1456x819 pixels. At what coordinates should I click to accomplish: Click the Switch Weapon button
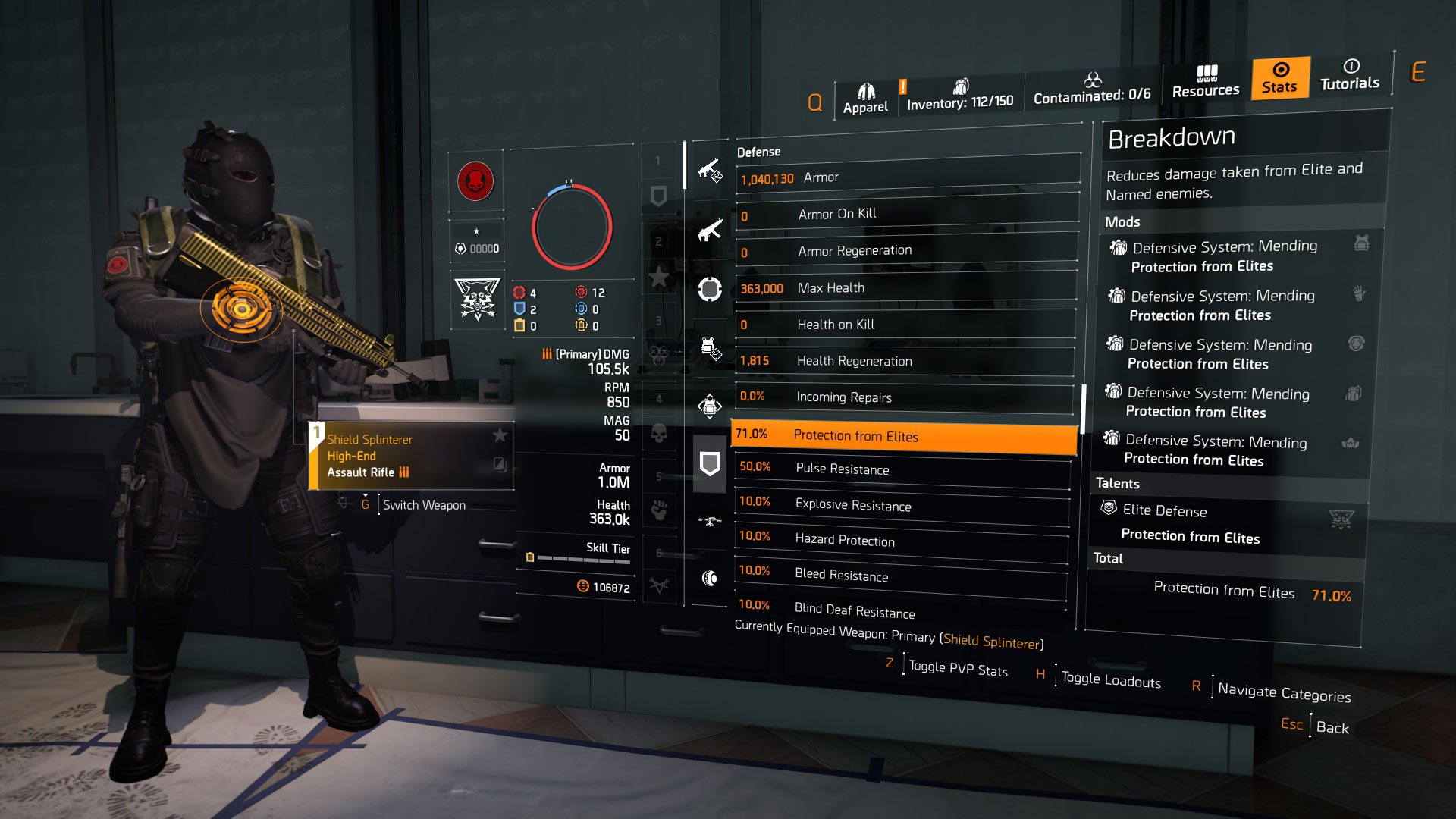(x=423, y=505)
